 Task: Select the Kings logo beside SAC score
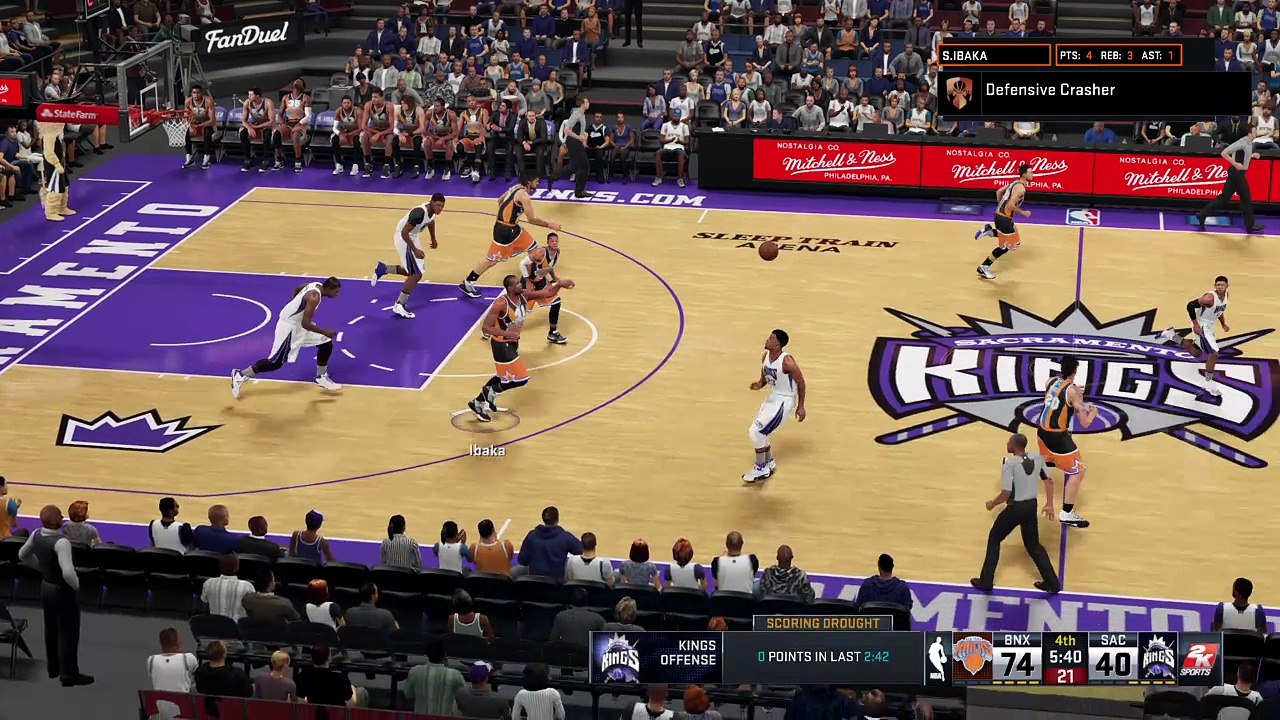(1158, 658)
